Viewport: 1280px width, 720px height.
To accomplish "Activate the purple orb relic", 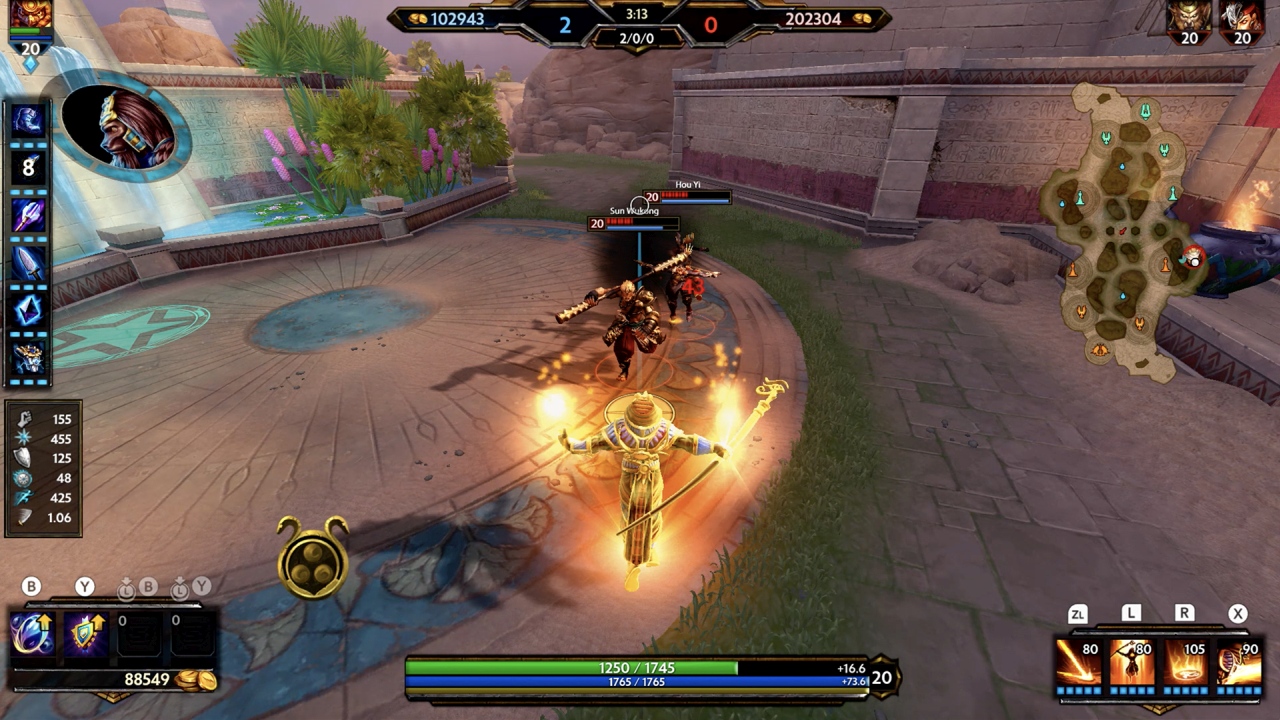I will click(x=31, y=636).
